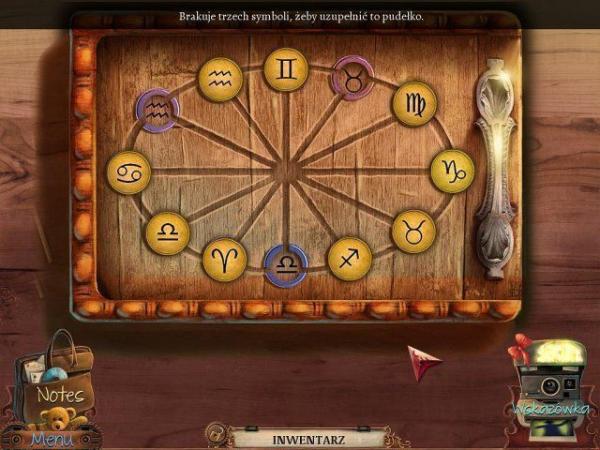Pick the yellow Aquarius token

pyautogui.click(x=220, y=79)
